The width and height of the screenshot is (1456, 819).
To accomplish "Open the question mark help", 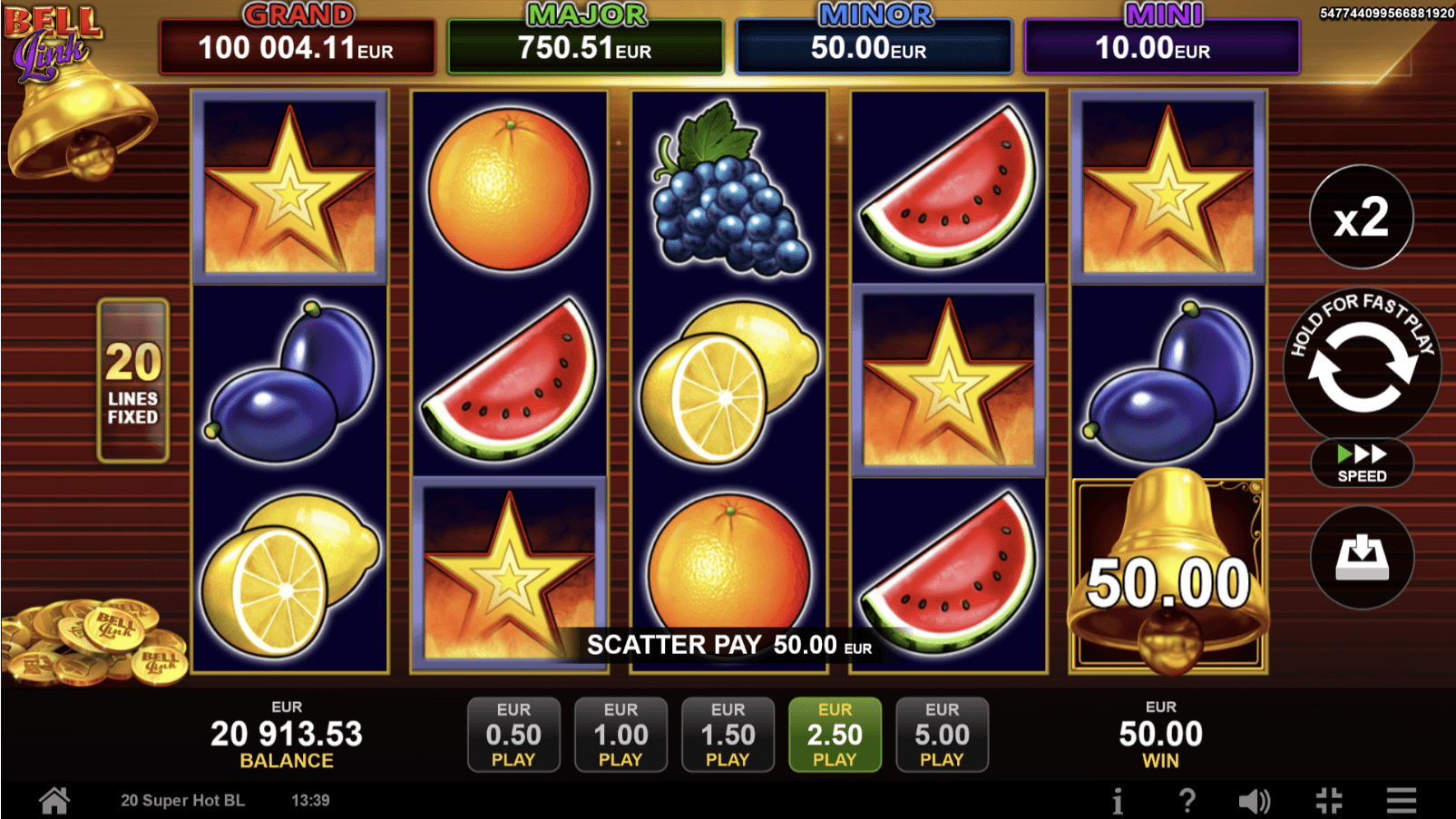I will pyautogui.click(x=1187, y=801).
